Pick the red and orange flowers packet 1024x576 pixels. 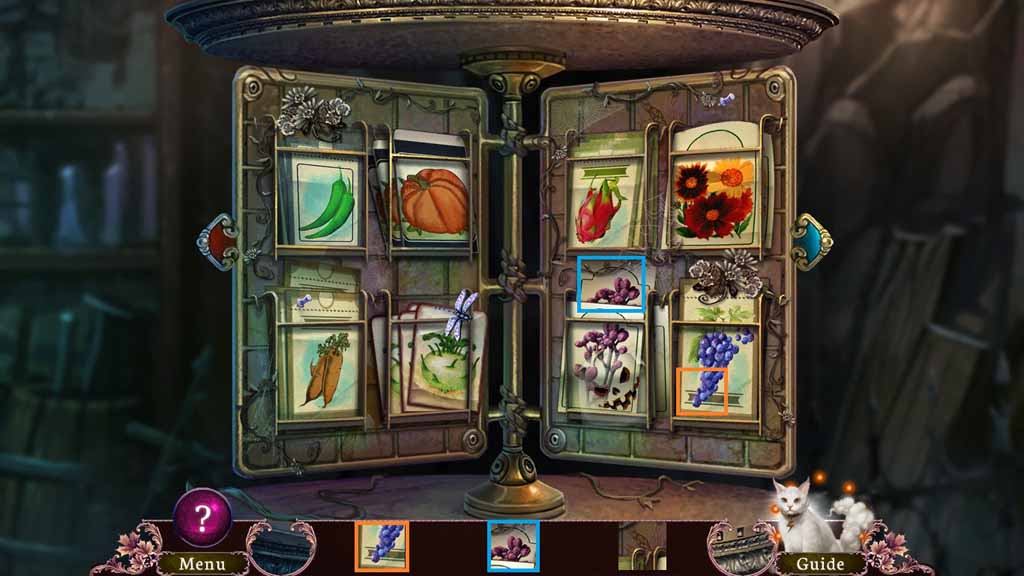[x=715, y=195]
